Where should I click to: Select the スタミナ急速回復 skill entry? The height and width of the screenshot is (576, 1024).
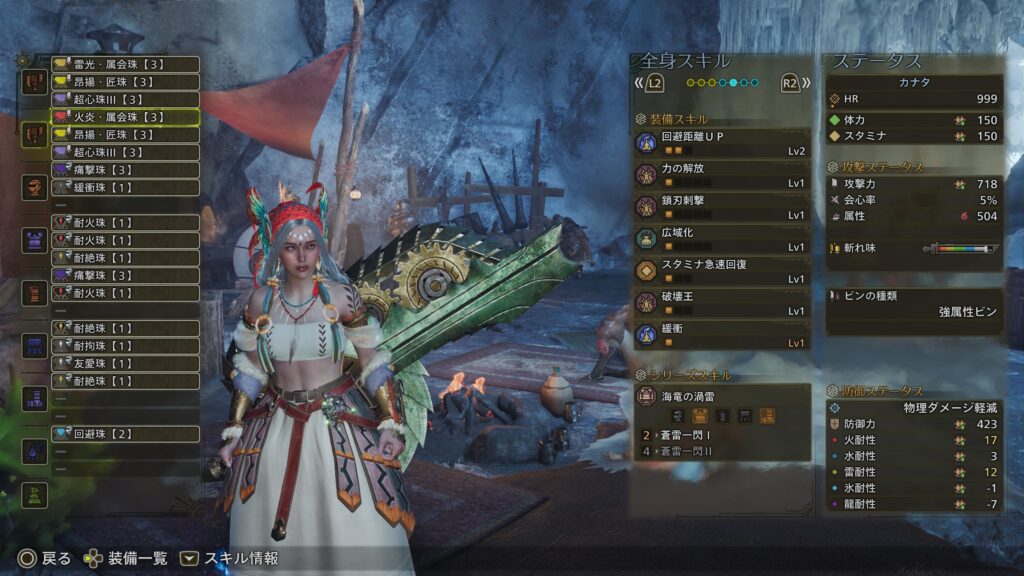tap(721, 271)
